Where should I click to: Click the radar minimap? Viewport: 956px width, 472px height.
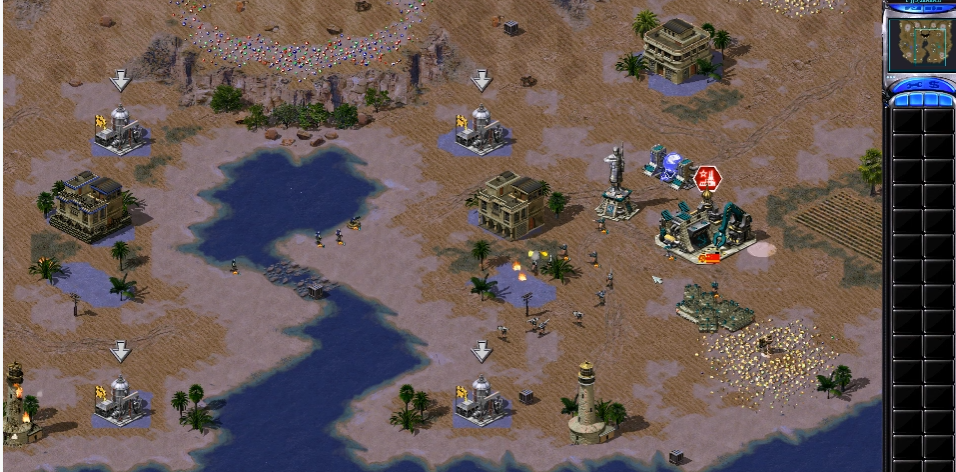point(919,43)
